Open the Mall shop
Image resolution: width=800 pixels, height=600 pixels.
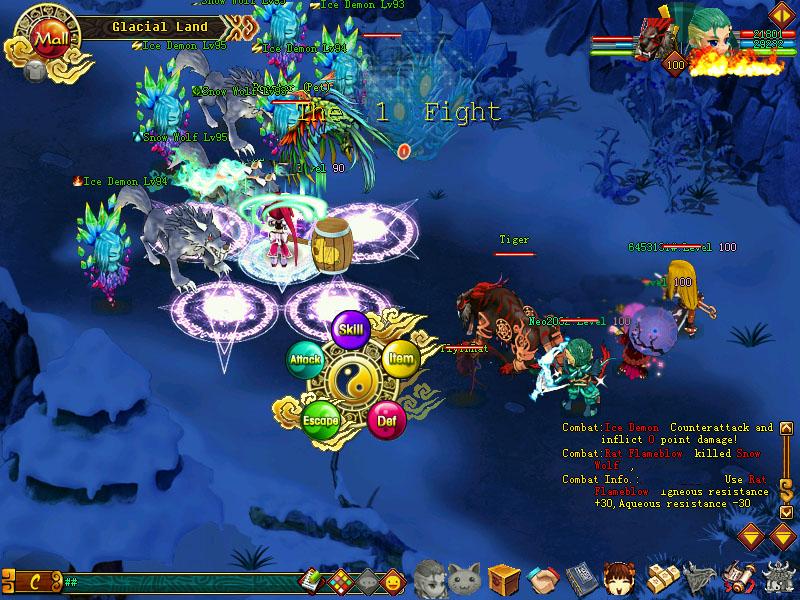46,38
